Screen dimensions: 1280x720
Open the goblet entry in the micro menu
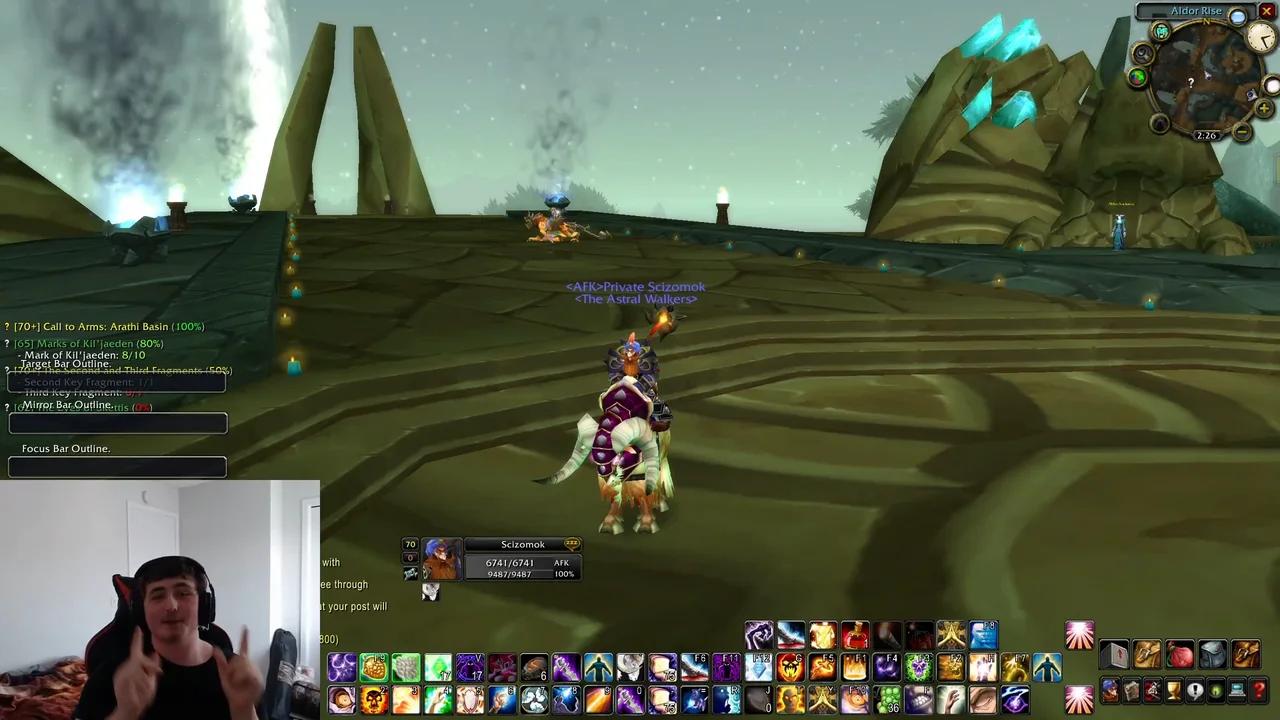coord(1174,690)
